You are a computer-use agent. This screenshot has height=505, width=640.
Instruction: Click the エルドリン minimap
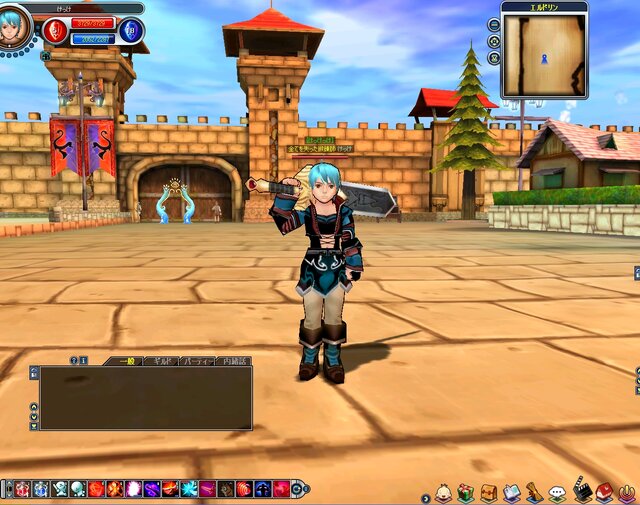click(x=544, y=56)
